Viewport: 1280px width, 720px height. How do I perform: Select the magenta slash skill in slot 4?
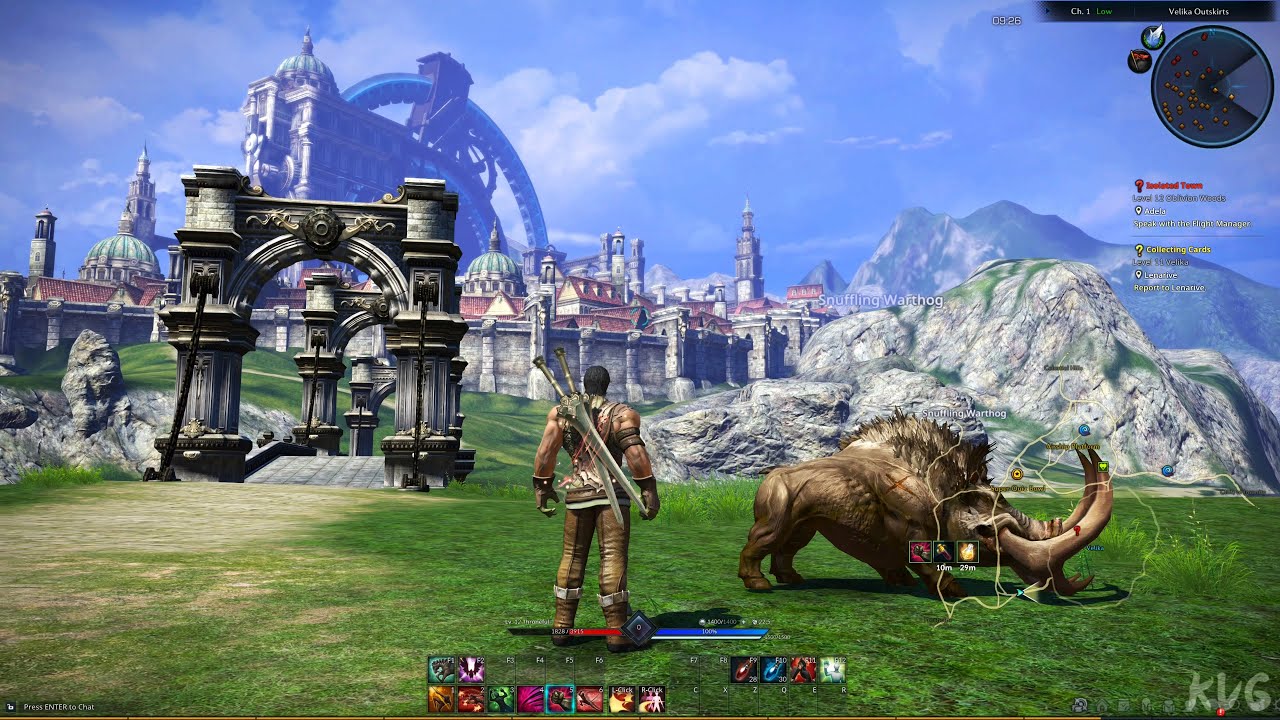click(530, 699)
